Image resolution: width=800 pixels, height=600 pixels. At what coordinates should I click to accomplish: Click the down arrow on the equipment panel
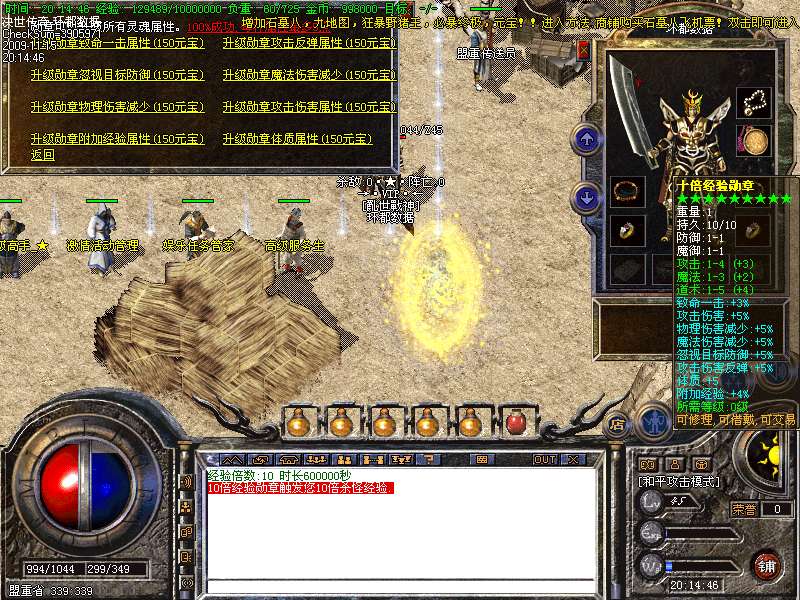pos(587,197)
